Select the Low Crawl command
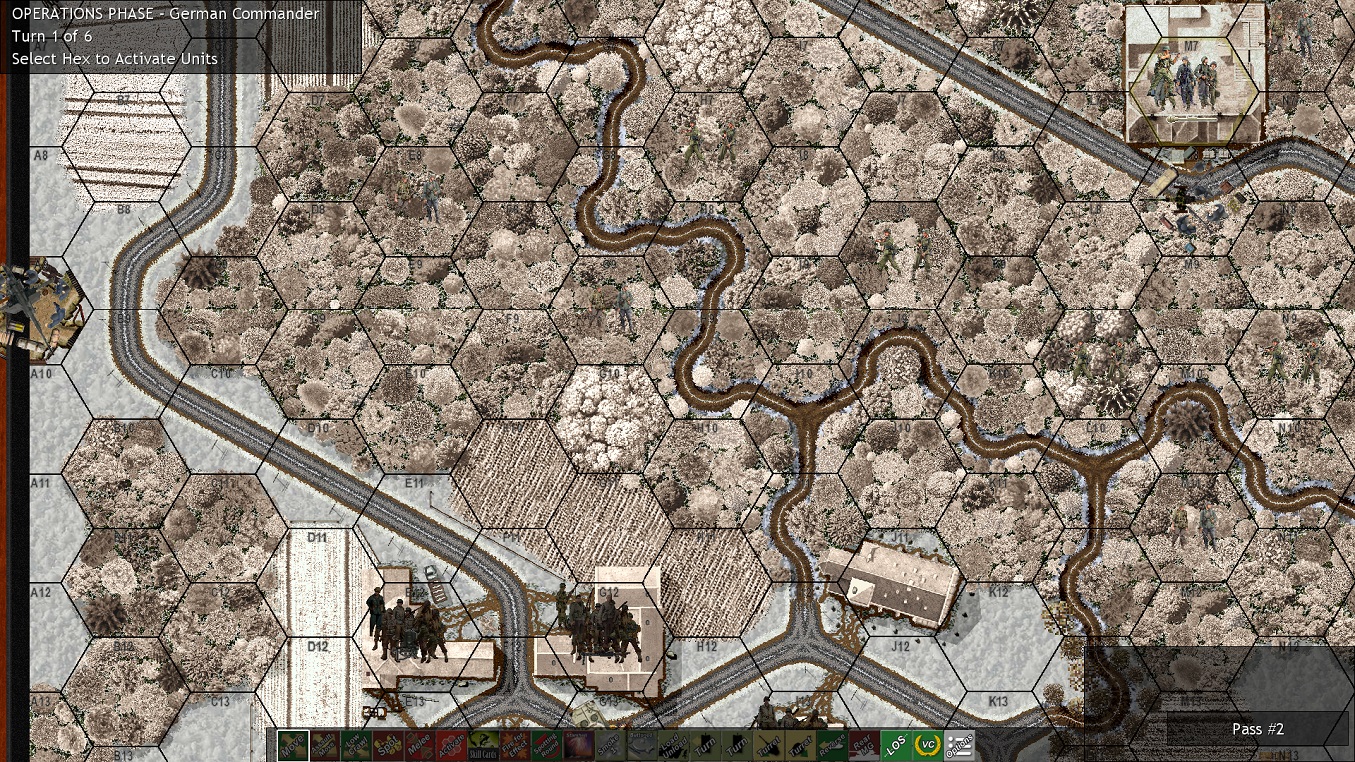The width and height of the screenshot is (1355, 762). pyautogui.click(x=356, y=748)
